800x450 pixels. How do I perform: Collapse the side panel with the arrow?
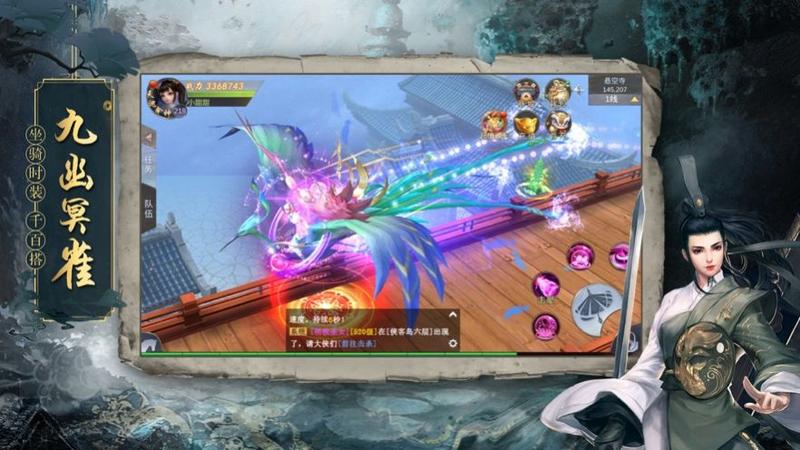click(x=150, y=137)
